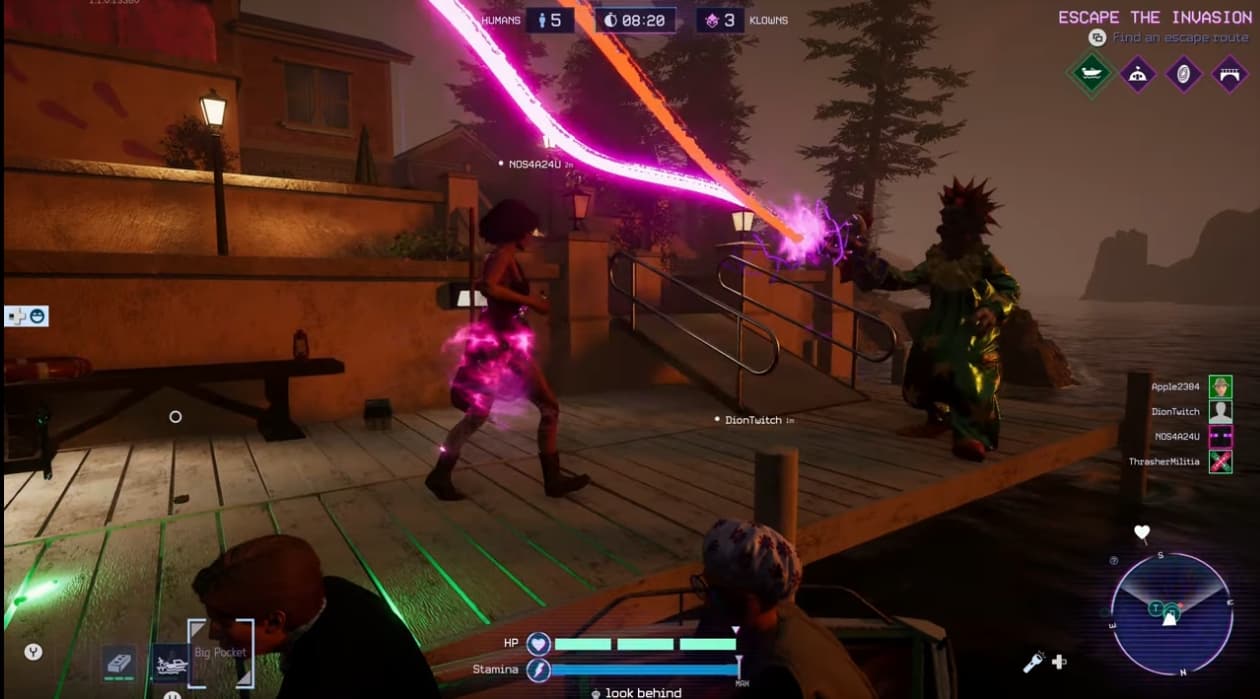Select the boat item inventory slot

[169, 662]
